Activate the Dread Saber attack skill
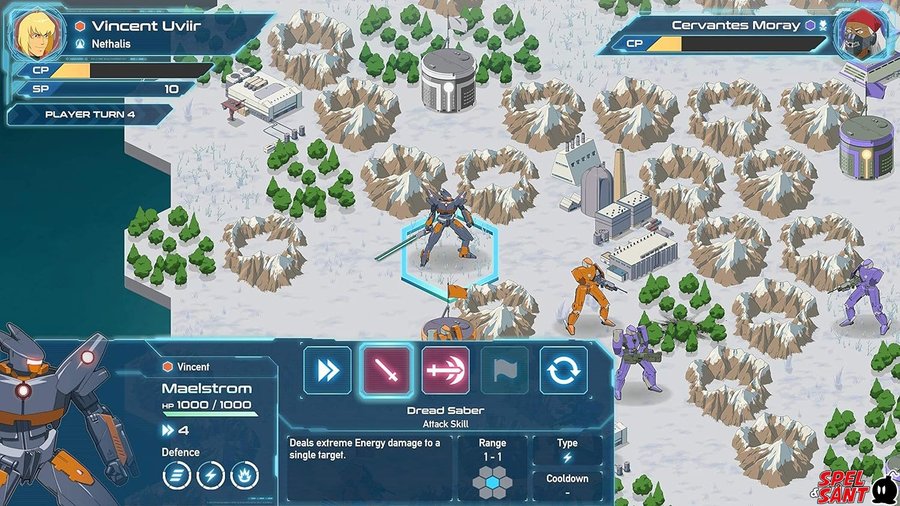This screenshot has height=506, width=900. point(386,370)
